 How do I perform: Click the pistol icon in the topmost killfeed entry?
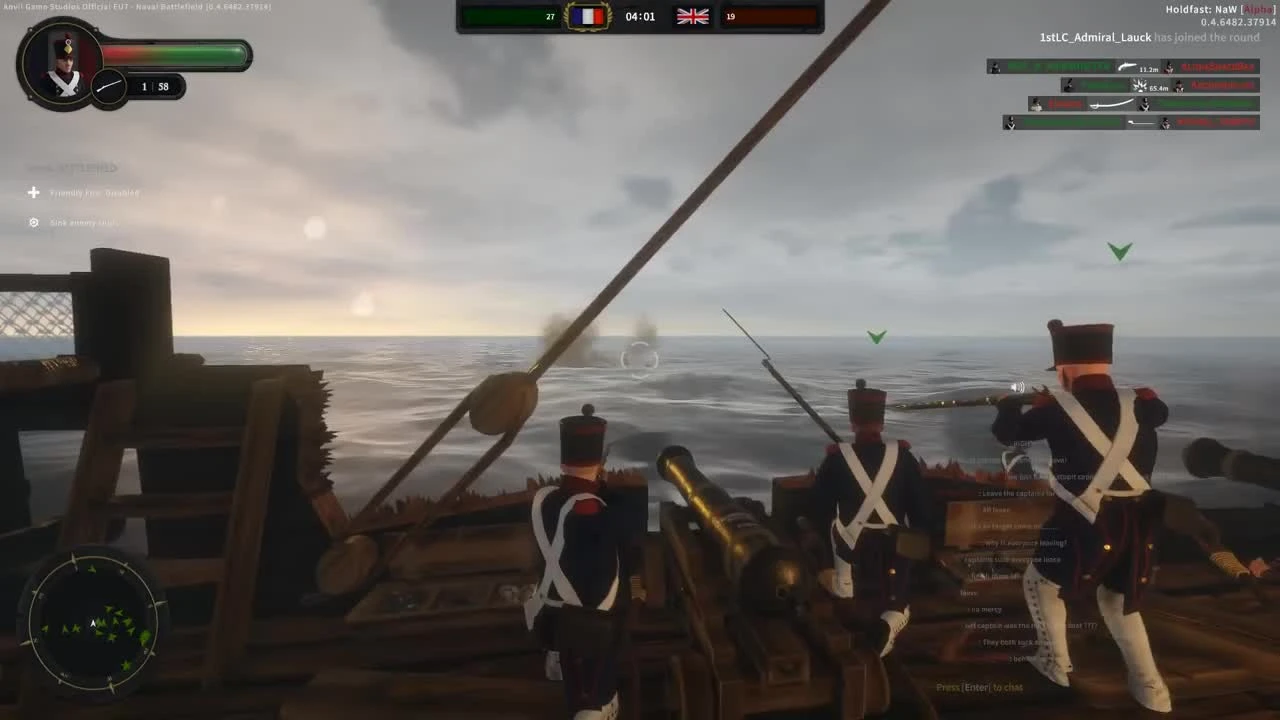coord(1127,67)
